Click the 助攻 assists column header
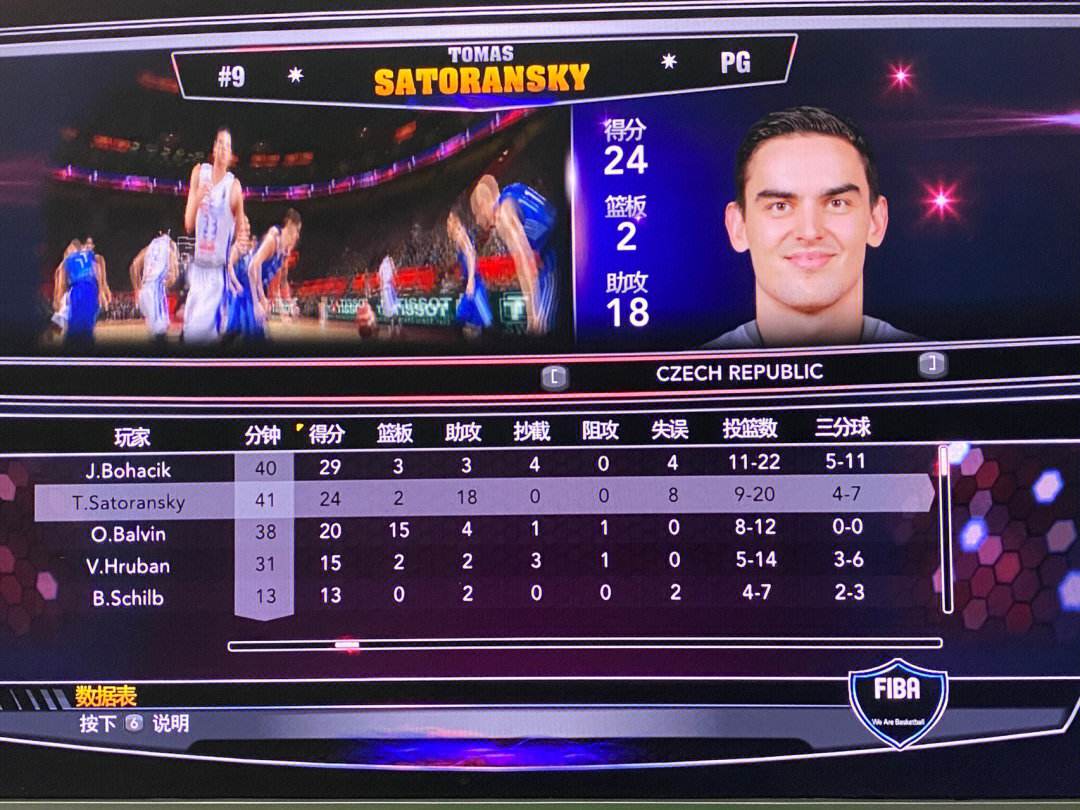 [x=464, y=432]
